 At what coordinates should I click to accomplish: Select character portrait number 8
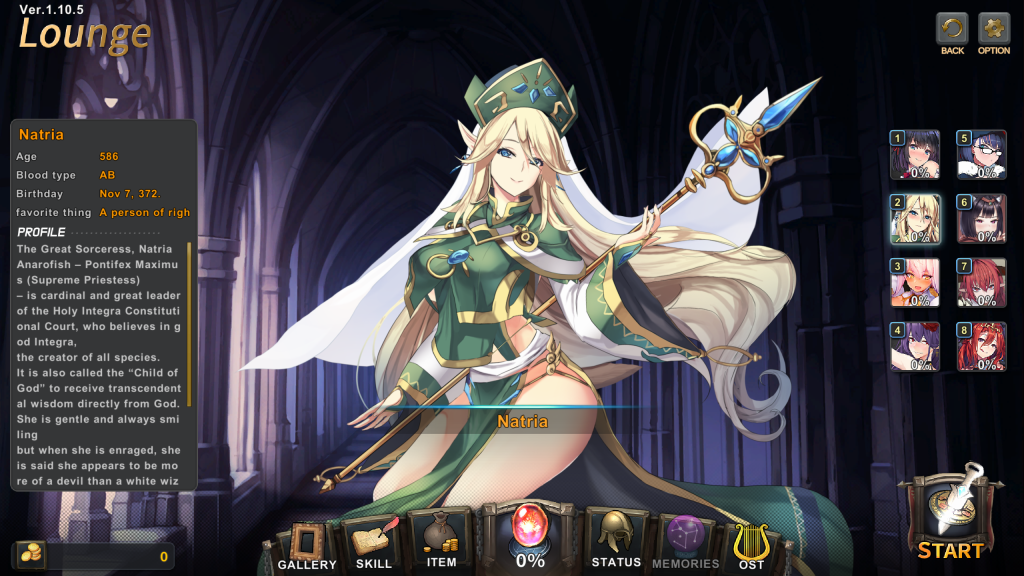981,347
